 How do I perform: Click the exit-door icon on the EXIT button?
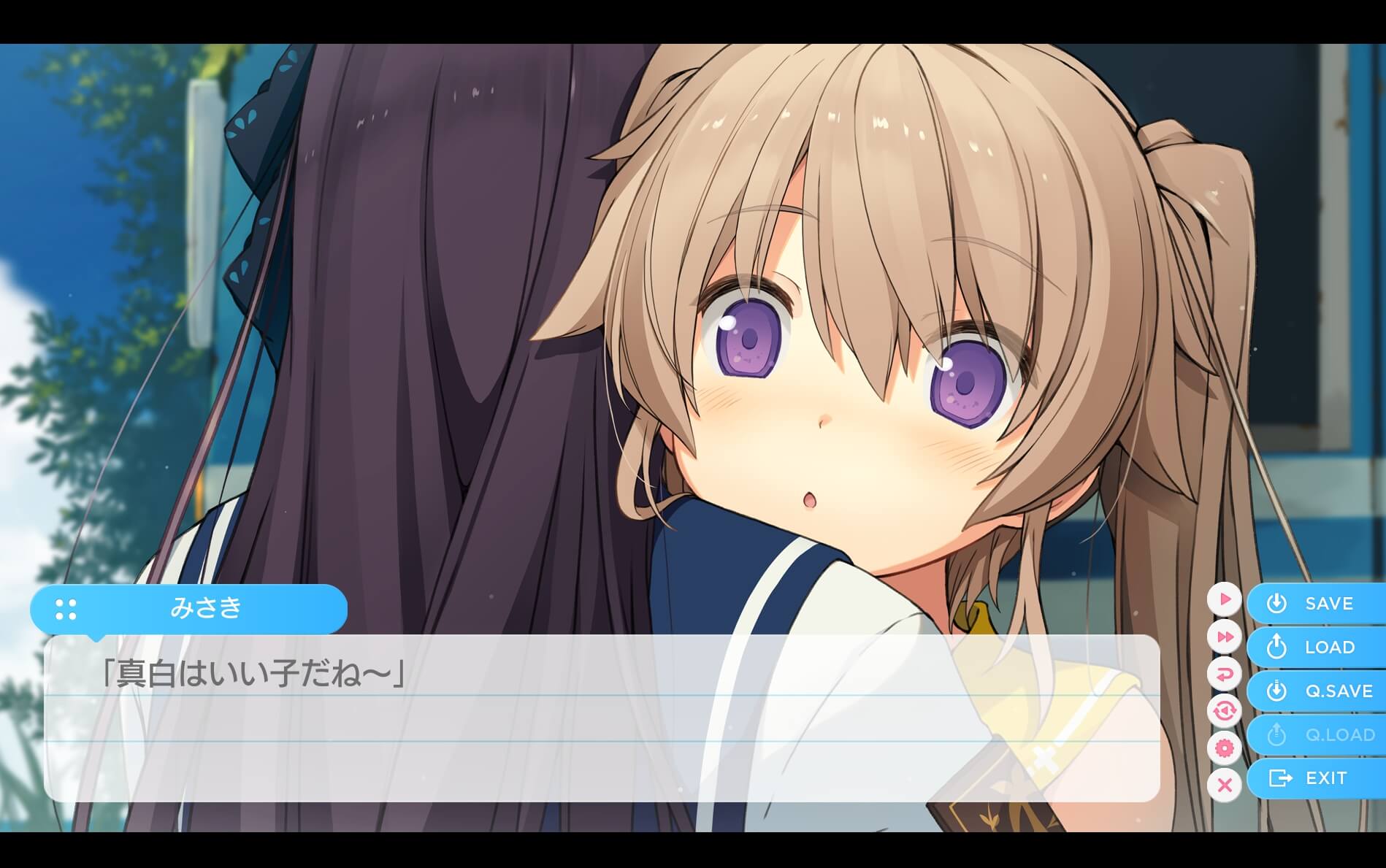(1278, 778)
